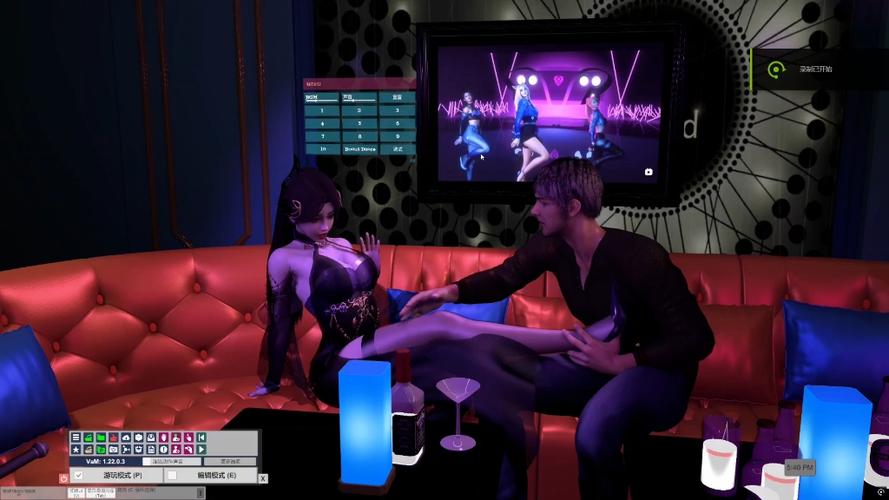Open the hamburger main menu icon
889x500 pixels.
click(76, 437)
